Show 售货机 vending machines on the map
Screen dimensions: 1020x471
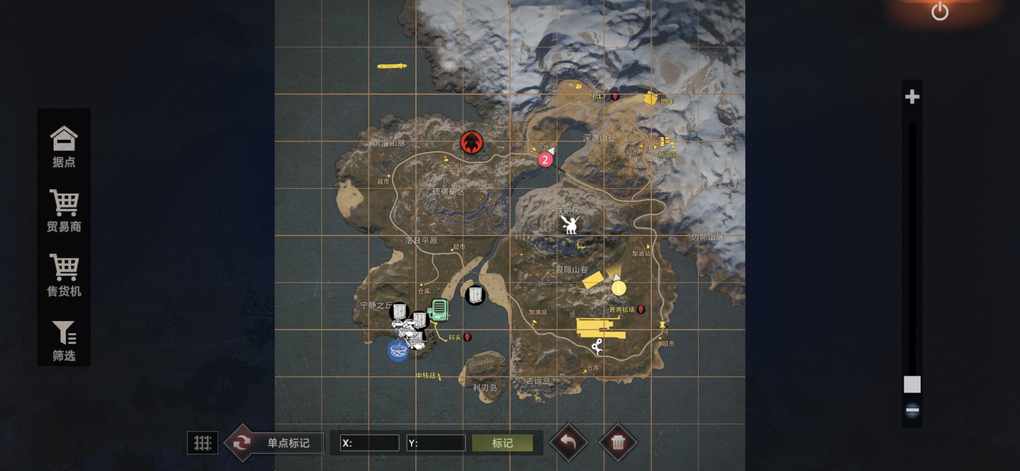(x=64, y=275)
